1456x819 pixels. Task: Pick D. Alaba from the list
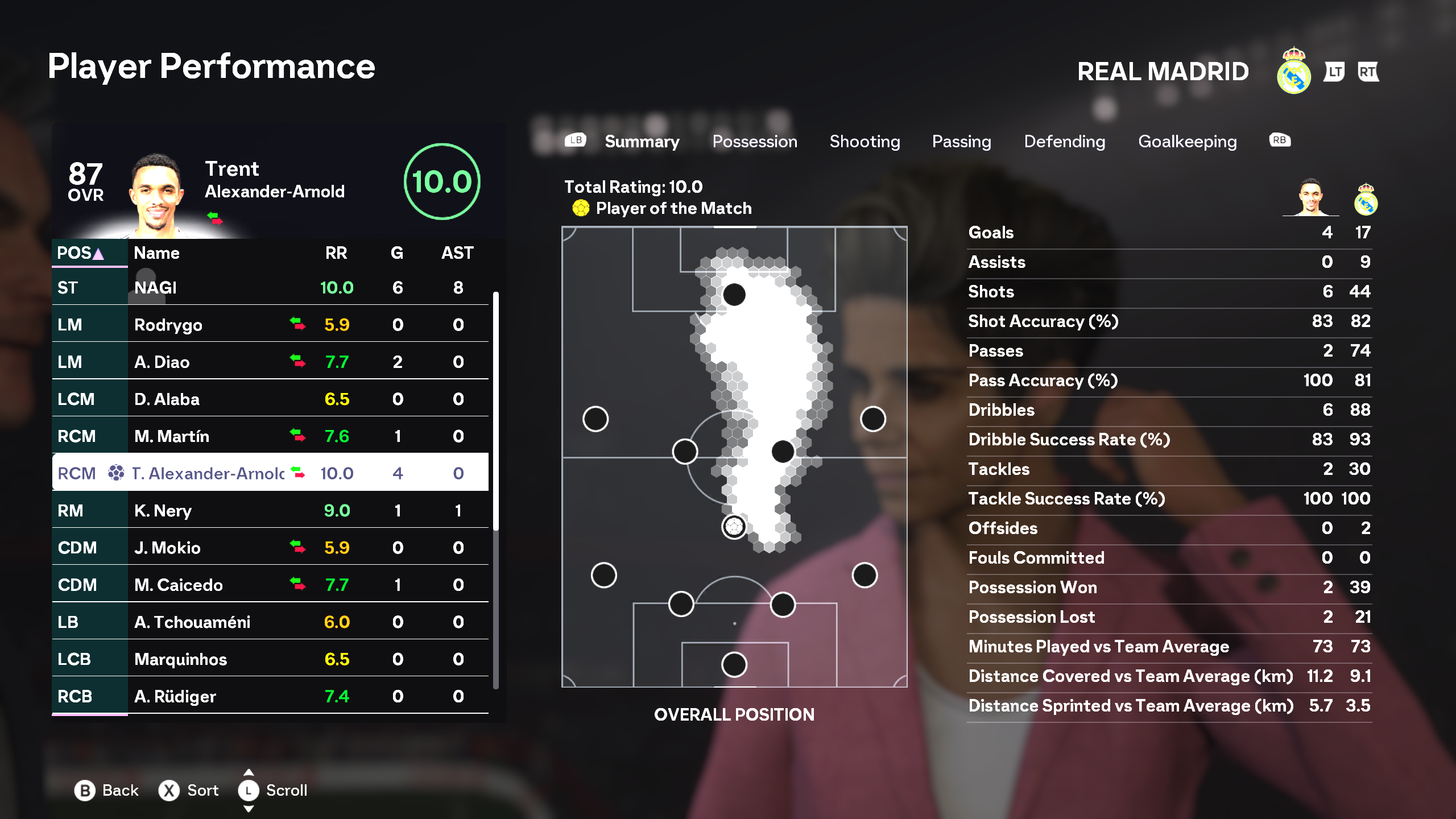click(270, 399)
